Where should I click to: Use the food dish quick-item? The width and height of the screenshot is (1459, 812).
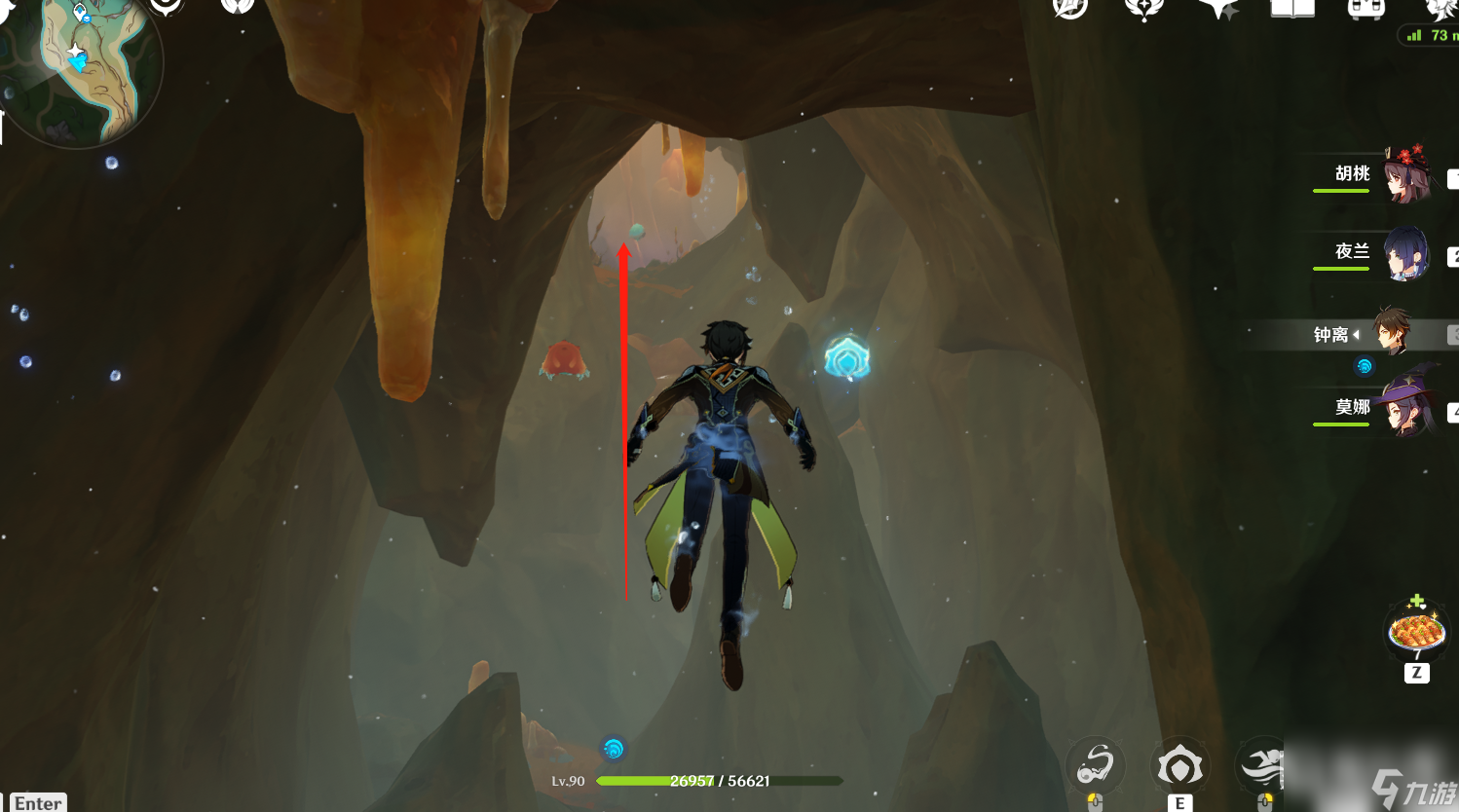(1416, 632)
